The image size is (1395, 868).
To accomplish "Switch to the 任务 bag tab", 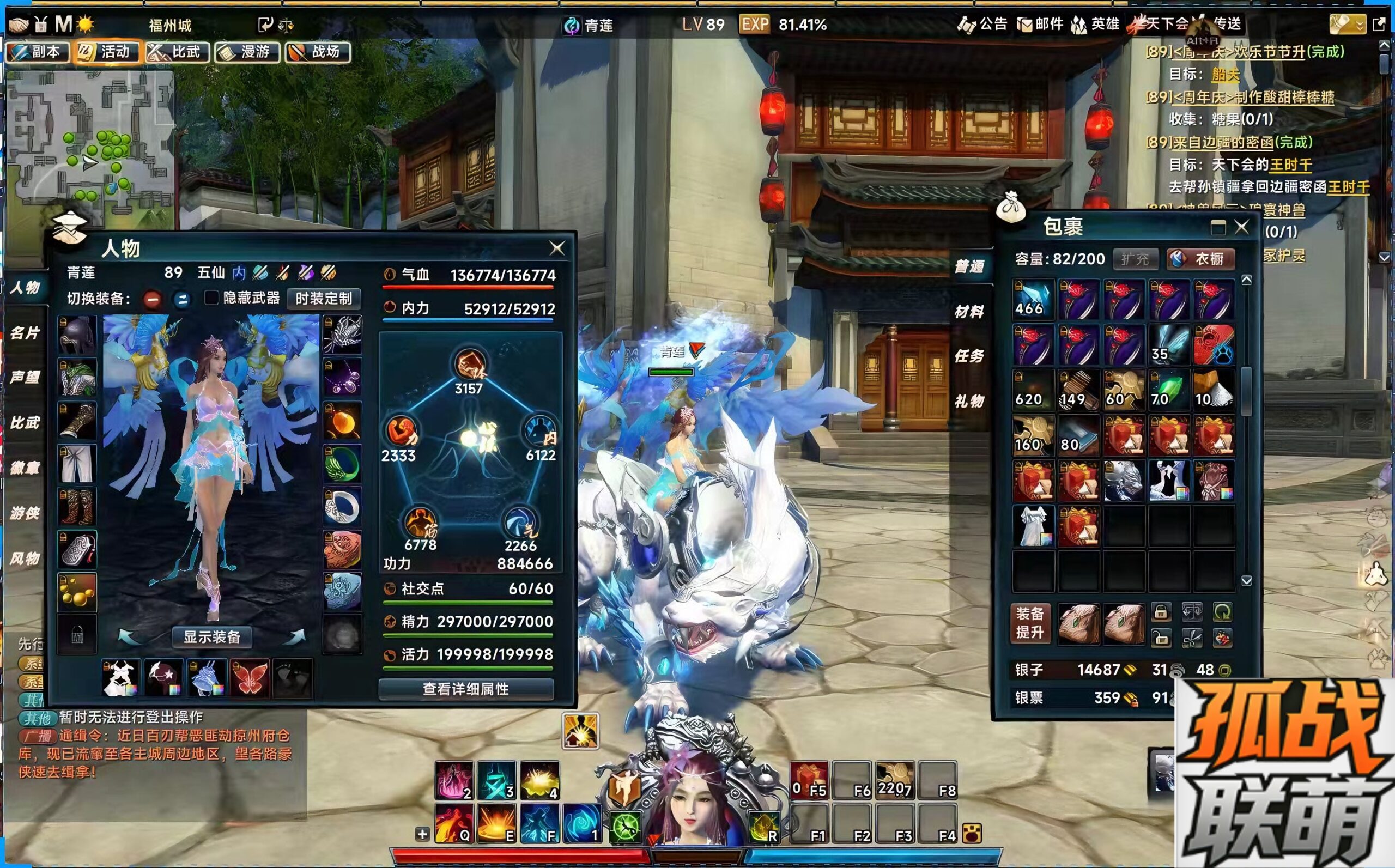I will pos(969,356).
